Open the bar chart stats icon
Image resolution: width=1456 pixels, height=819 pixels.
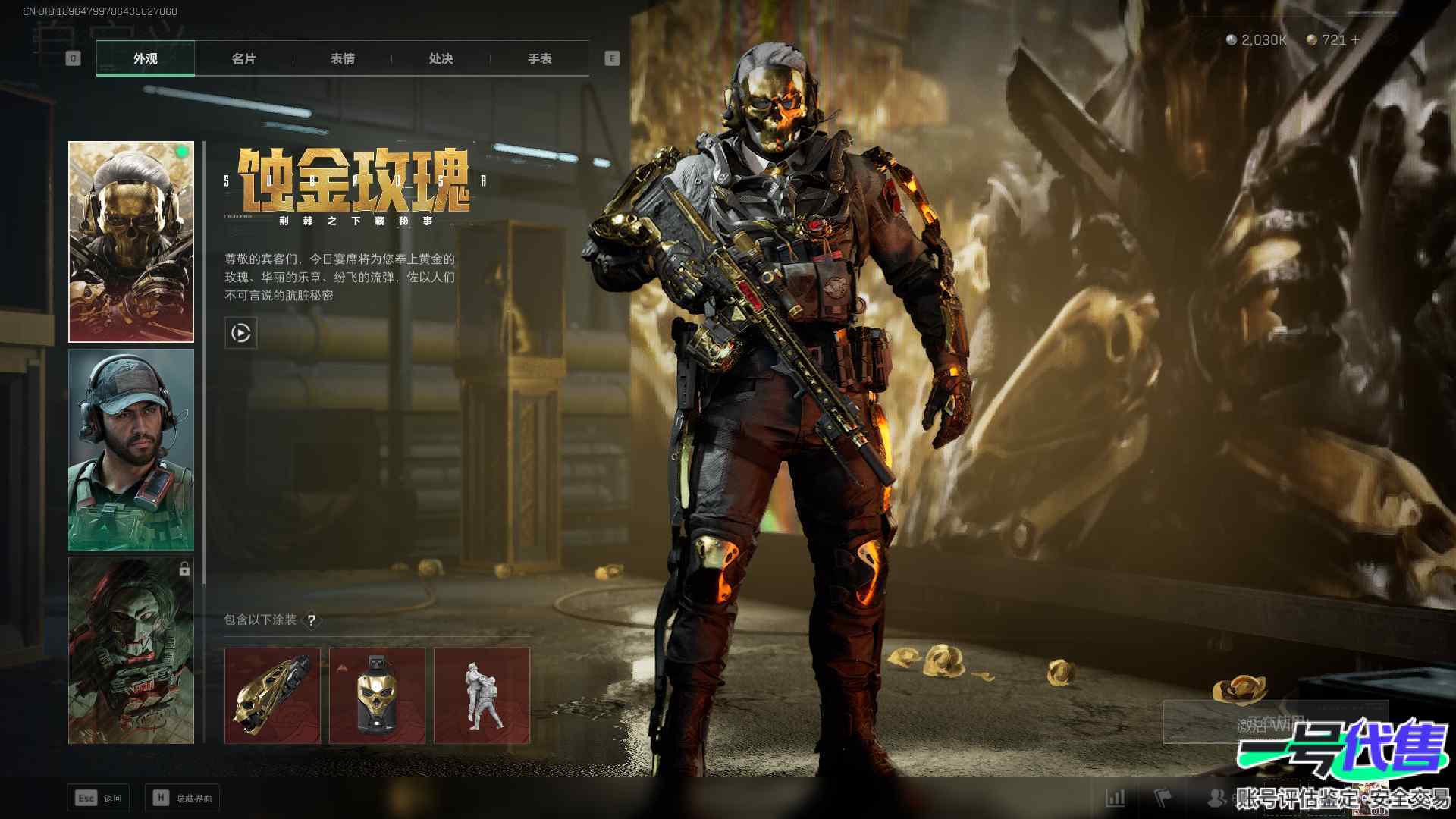point(1115,798)
